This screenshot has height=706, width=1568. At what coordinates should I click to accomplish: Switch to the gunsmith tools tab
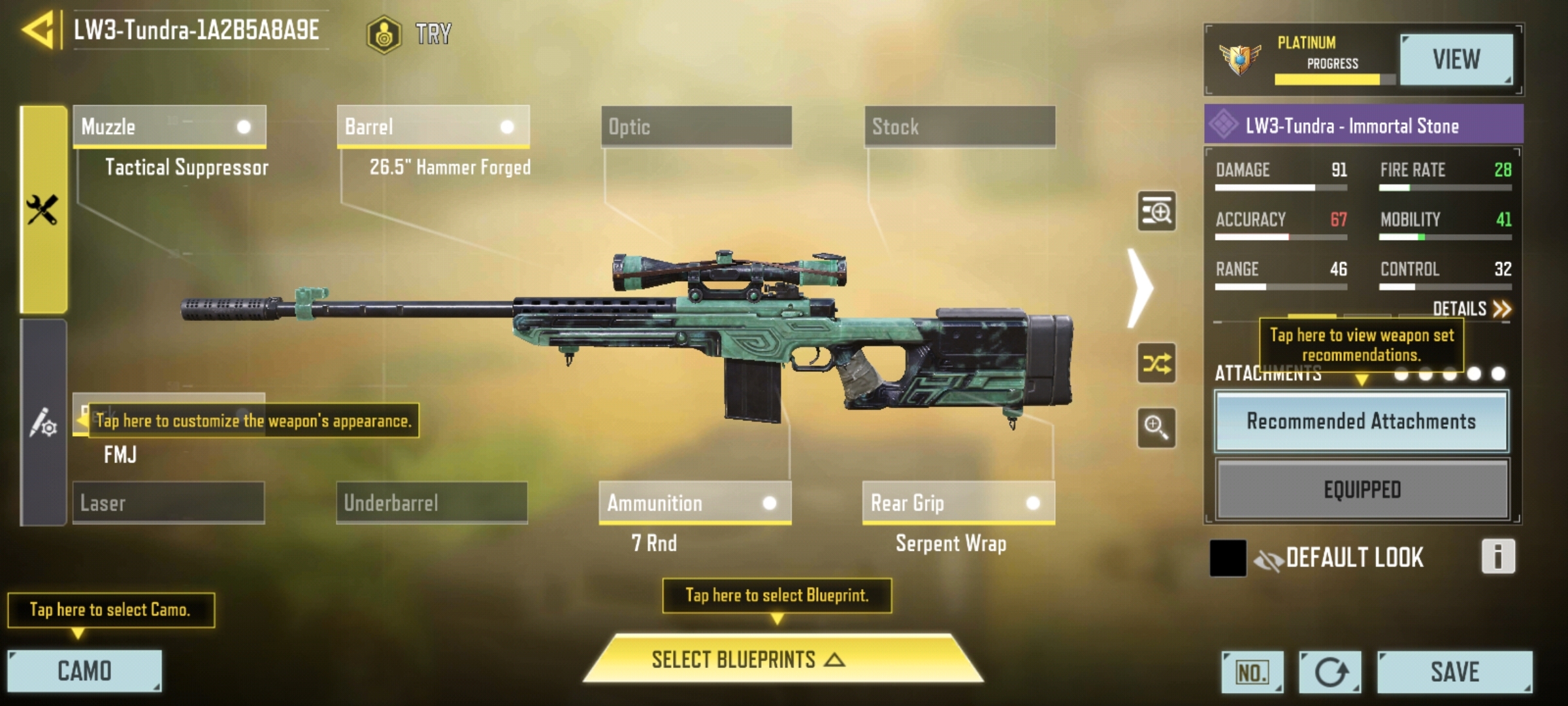[43, 210]
